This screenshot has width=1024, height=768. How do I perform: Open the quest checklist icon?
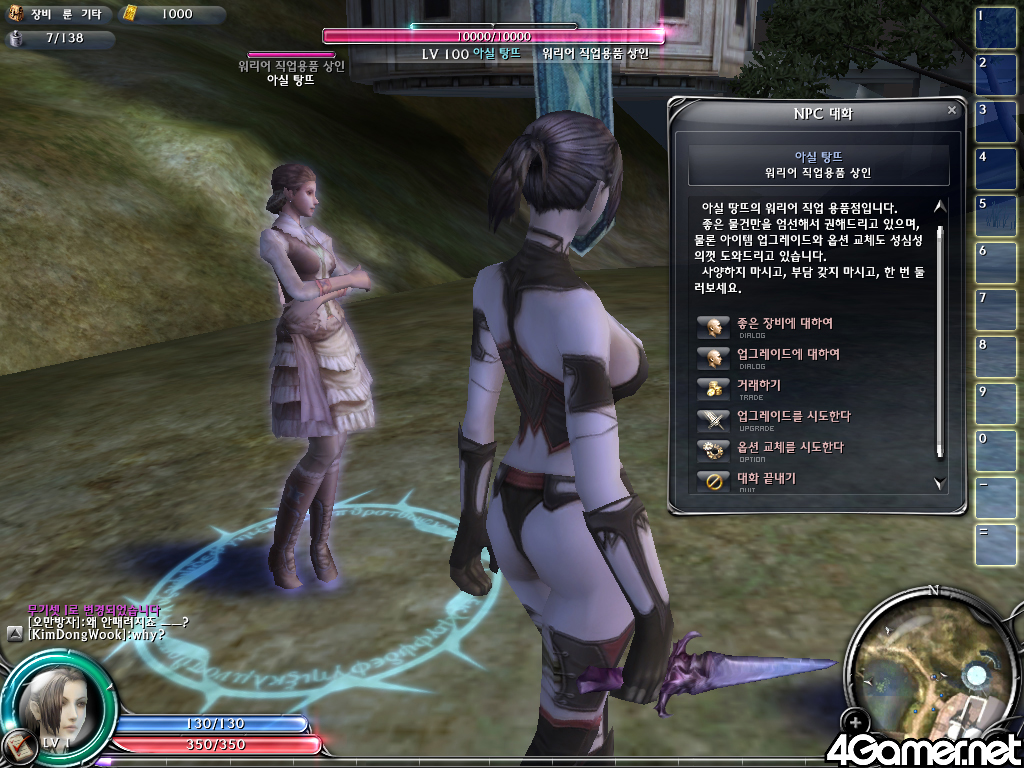pos(15,745)
